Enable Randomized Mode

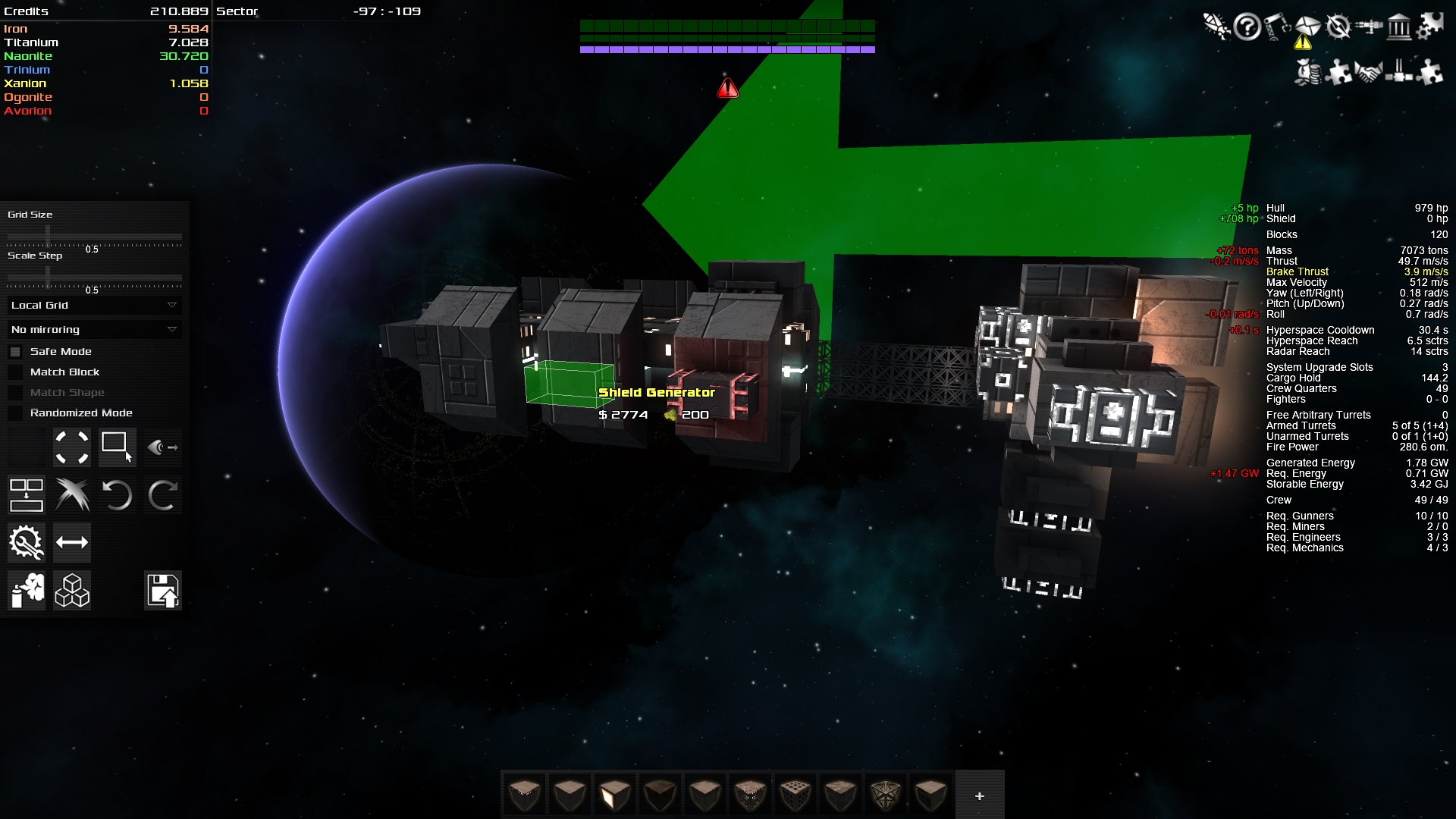[16, 413]
